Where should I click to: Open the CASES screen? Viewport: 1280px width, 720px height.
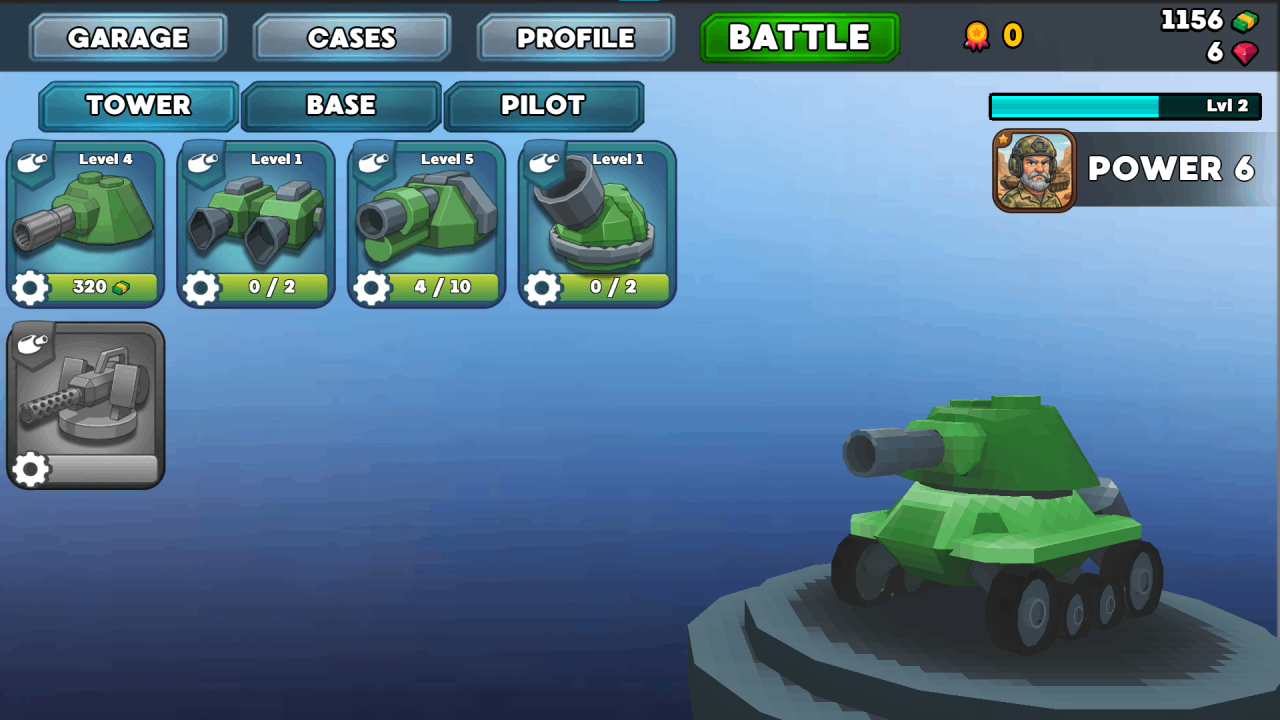coord(352,37)
